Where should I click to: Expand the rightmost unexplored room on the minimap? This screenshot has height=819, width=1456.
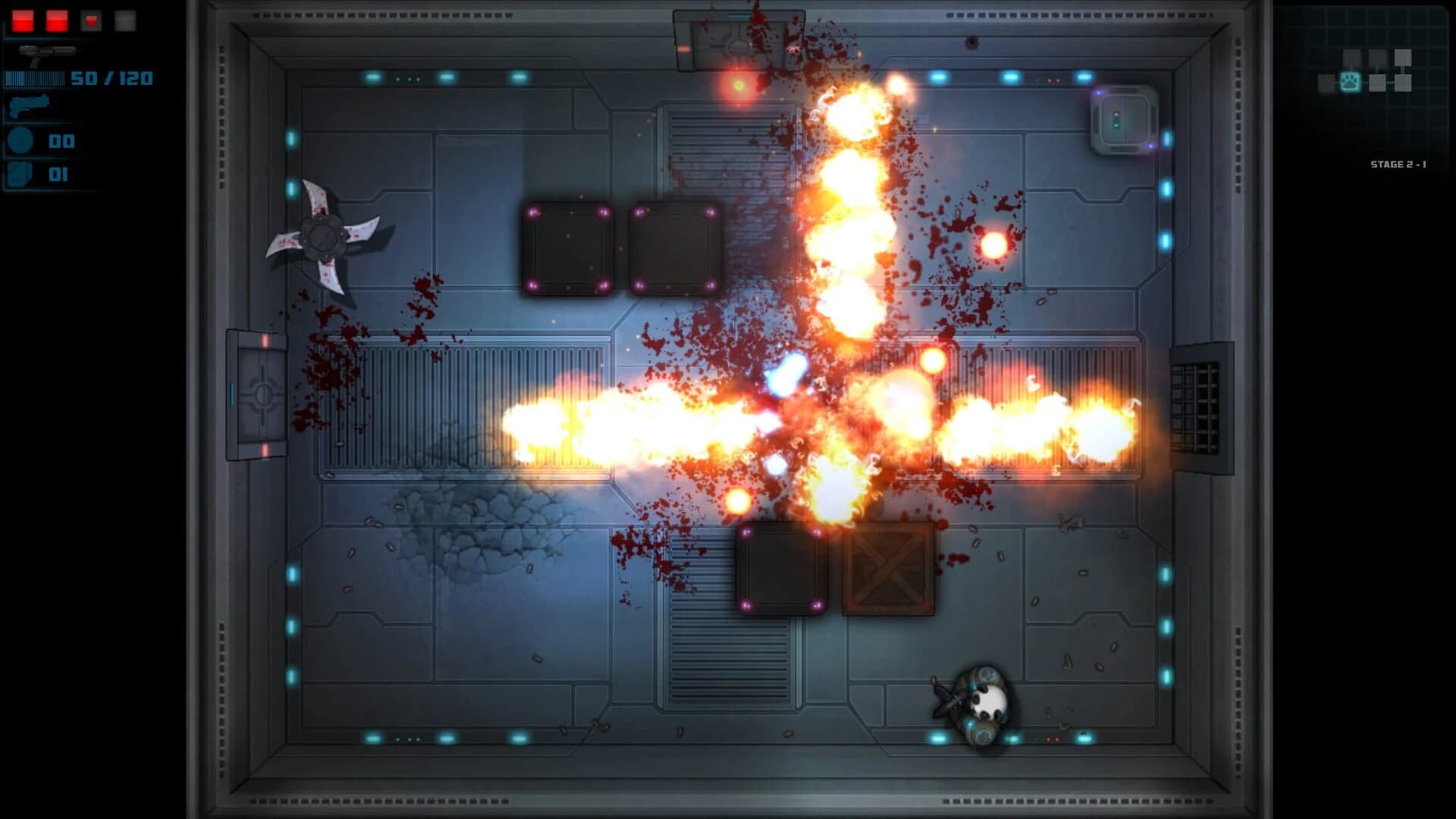(1404, 83)
